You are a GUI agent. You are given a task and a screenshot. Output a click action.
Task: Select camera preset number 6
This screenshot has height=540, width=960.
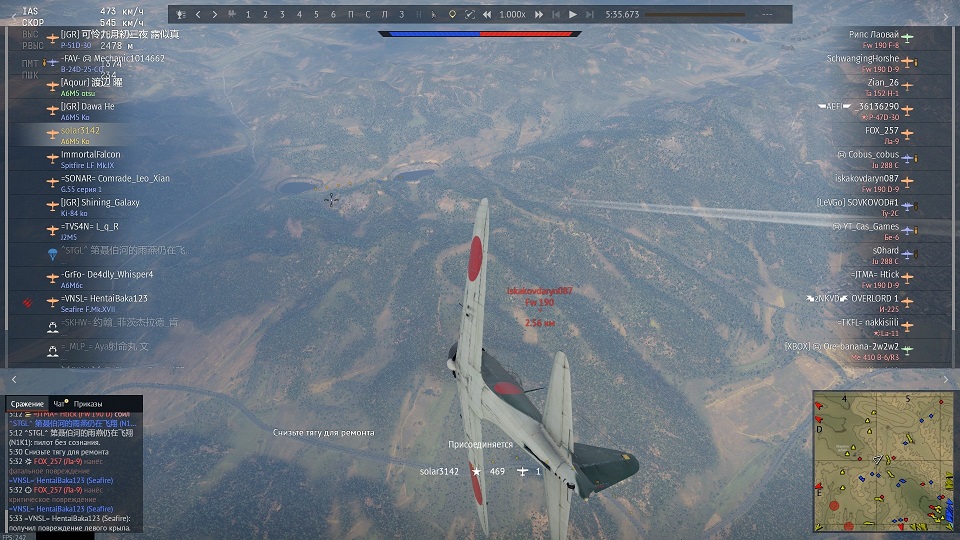point(335,14)
